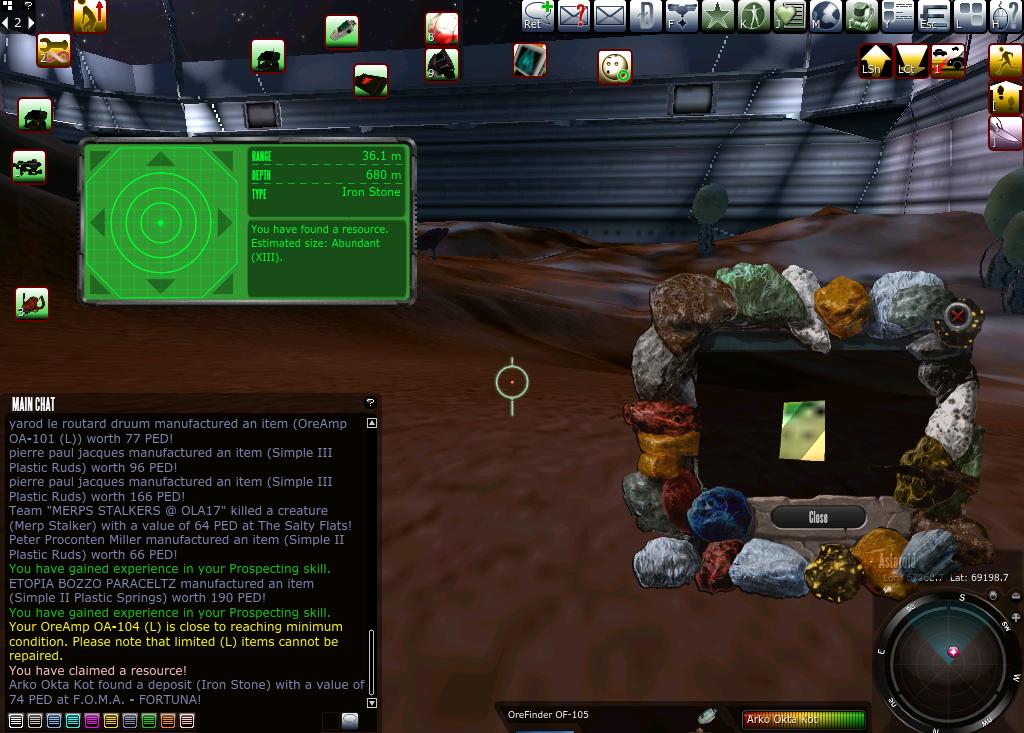Open the chat bubble with green plus
The height and width of the screenshot is (733, 1024).
click(537, 16)
